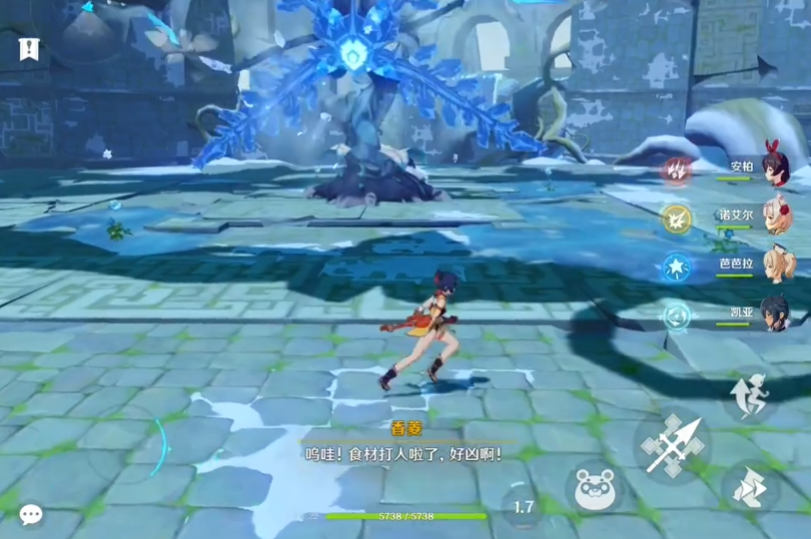Activate the sprint dash button

[750, 488]
